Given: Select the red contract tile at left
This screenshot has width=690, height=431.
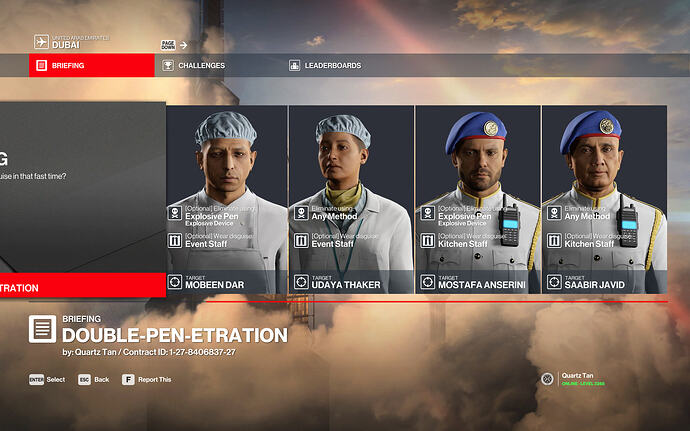Looking at the screenshot, I should [x=82, y=287].
